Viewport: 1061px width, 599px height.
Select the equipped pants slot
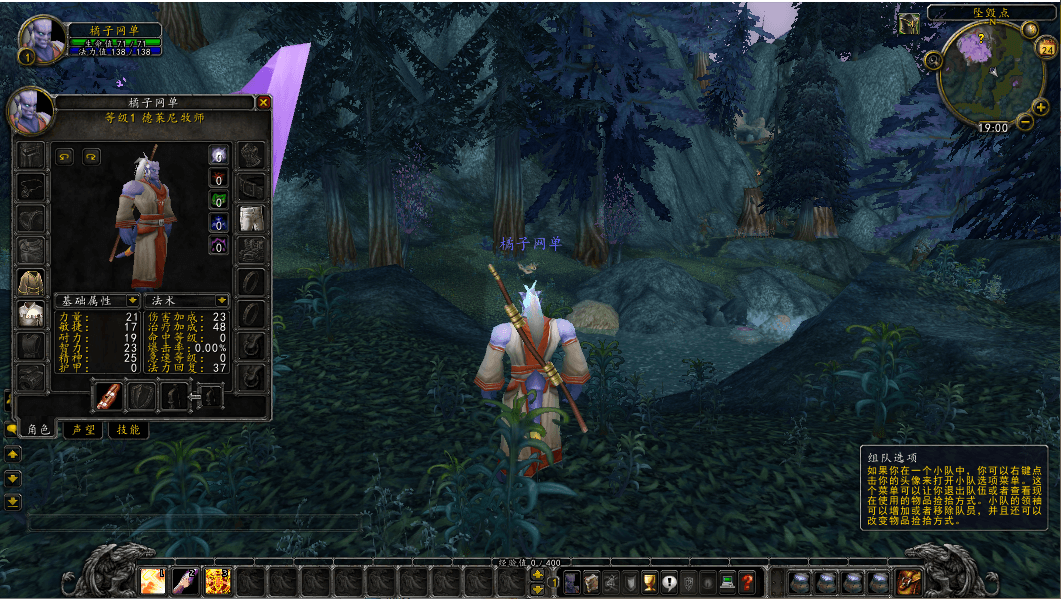[x=252, y=218]
